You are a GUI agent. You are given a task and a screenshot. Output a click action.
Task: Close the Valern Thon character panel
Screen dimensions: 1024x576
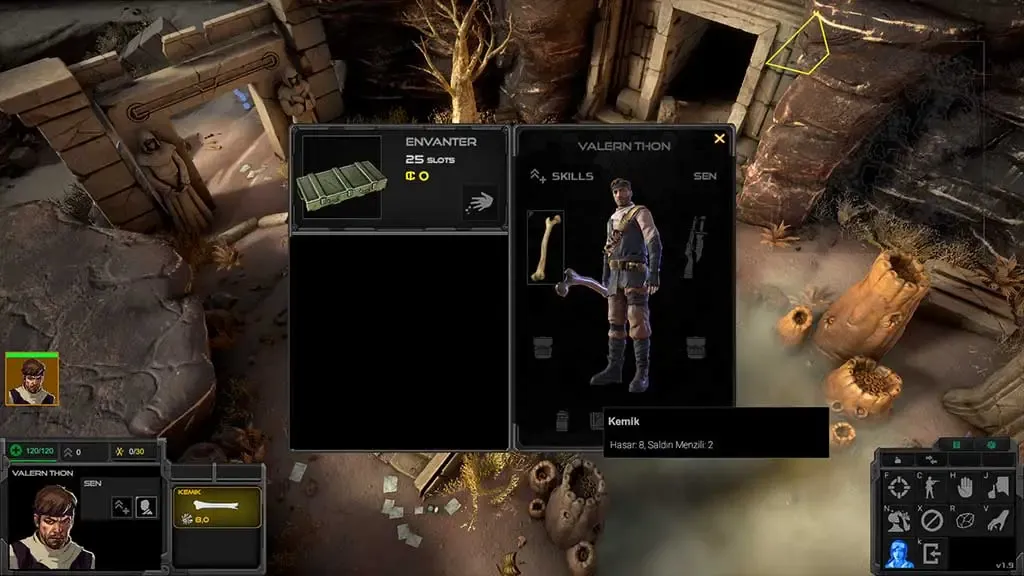pos(719,140)
